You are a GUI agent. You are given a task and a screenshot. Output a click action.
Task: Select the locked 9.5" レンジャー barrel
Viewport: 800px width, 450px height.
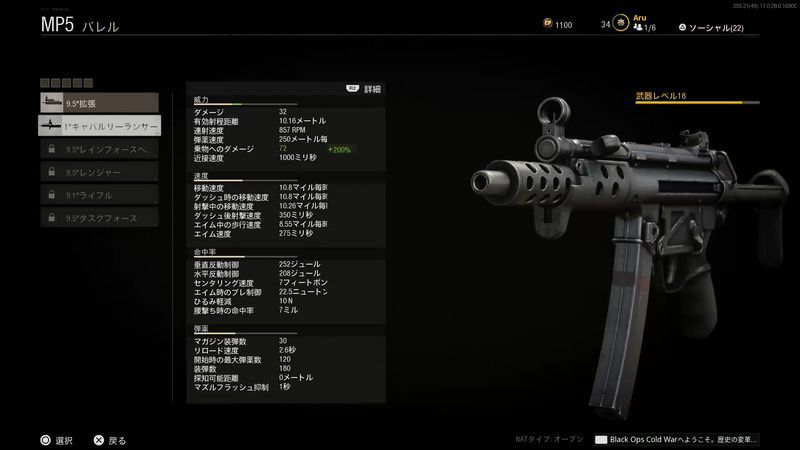click(99, 172)
